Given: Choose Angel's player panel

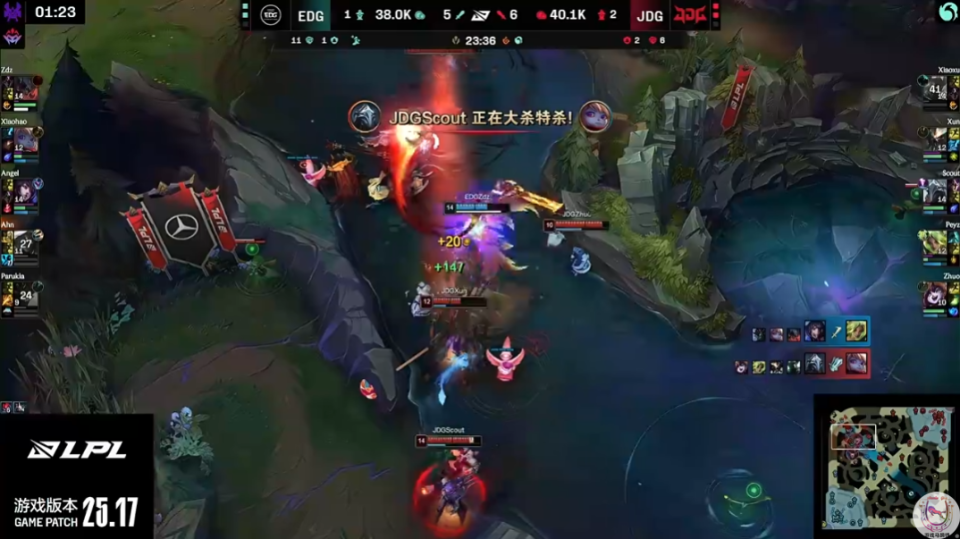Looking at the screenshot, I should (x=22, y=190).
